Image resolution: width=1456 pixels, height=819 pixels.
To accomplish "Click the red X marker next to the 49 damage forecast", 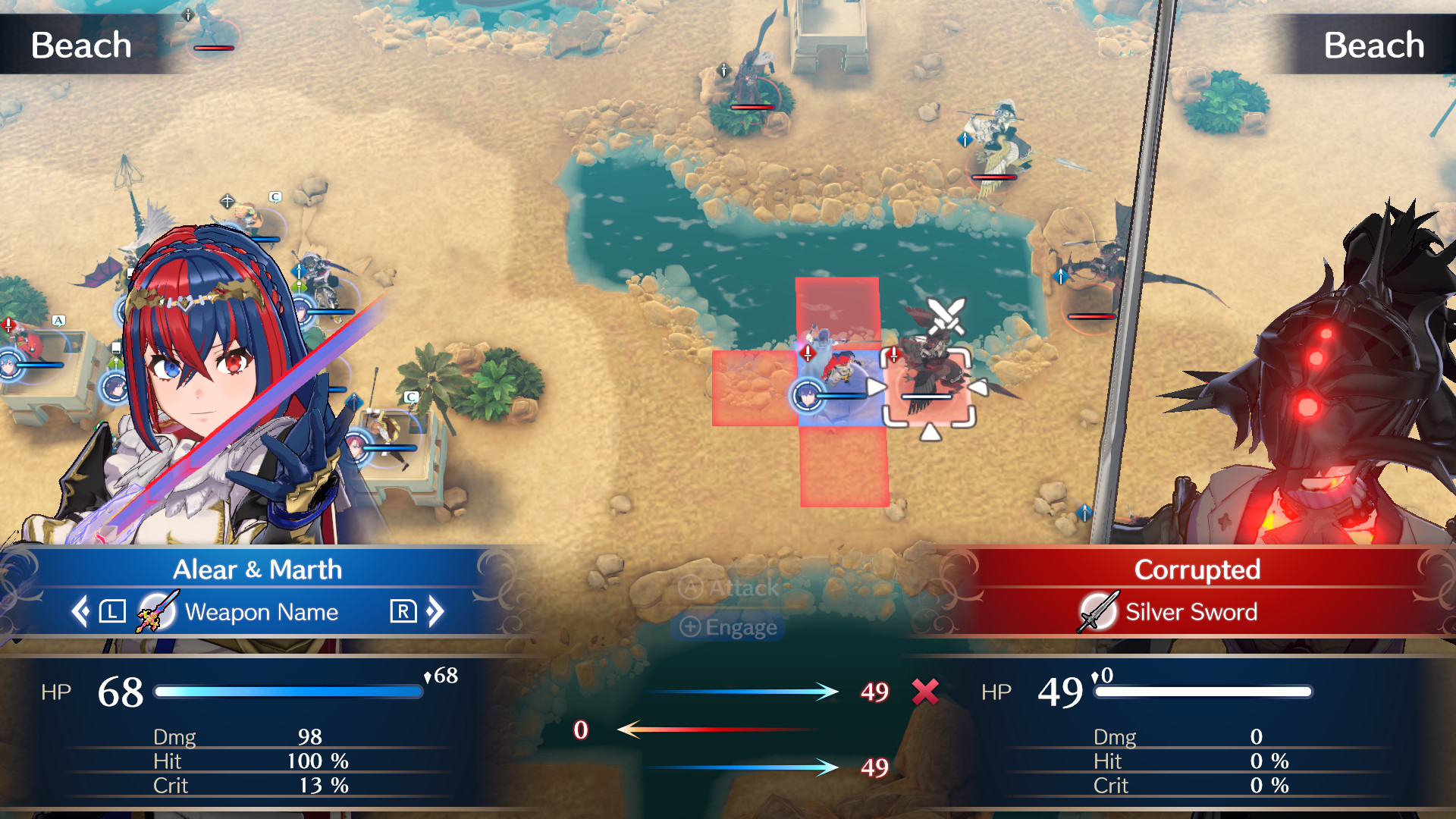I will (924, 692).
